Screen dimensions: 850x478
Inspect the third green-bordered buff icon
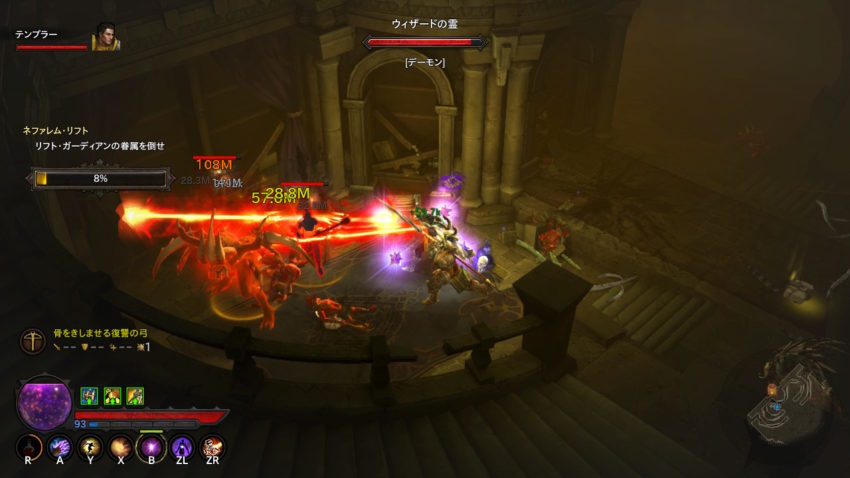pos(135,395)
